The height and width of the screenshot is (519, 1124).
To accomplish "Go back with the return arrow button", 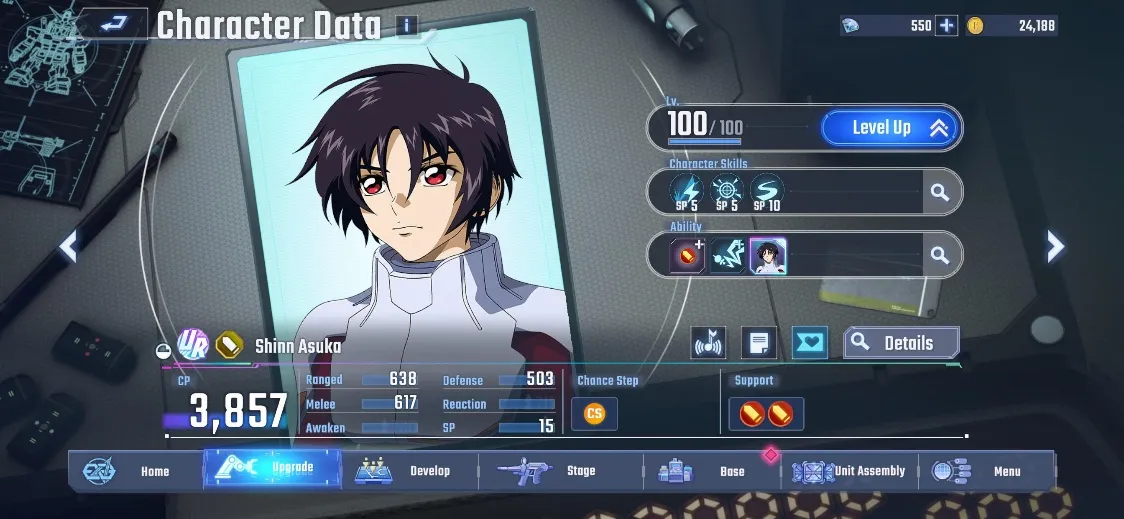I will 113,24.
